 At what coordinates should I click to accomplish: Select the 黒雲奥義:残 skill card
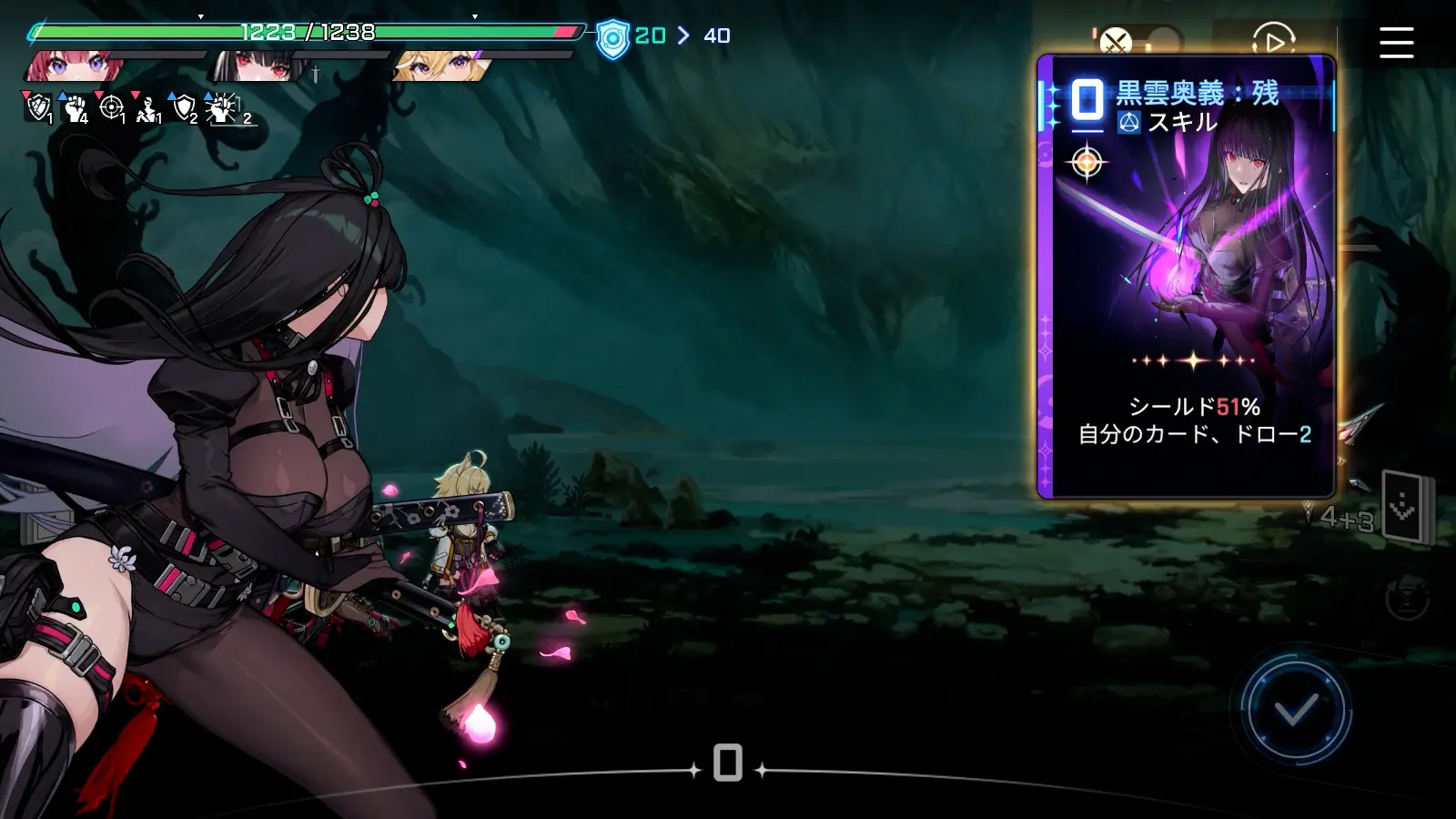coord(1187,277)
